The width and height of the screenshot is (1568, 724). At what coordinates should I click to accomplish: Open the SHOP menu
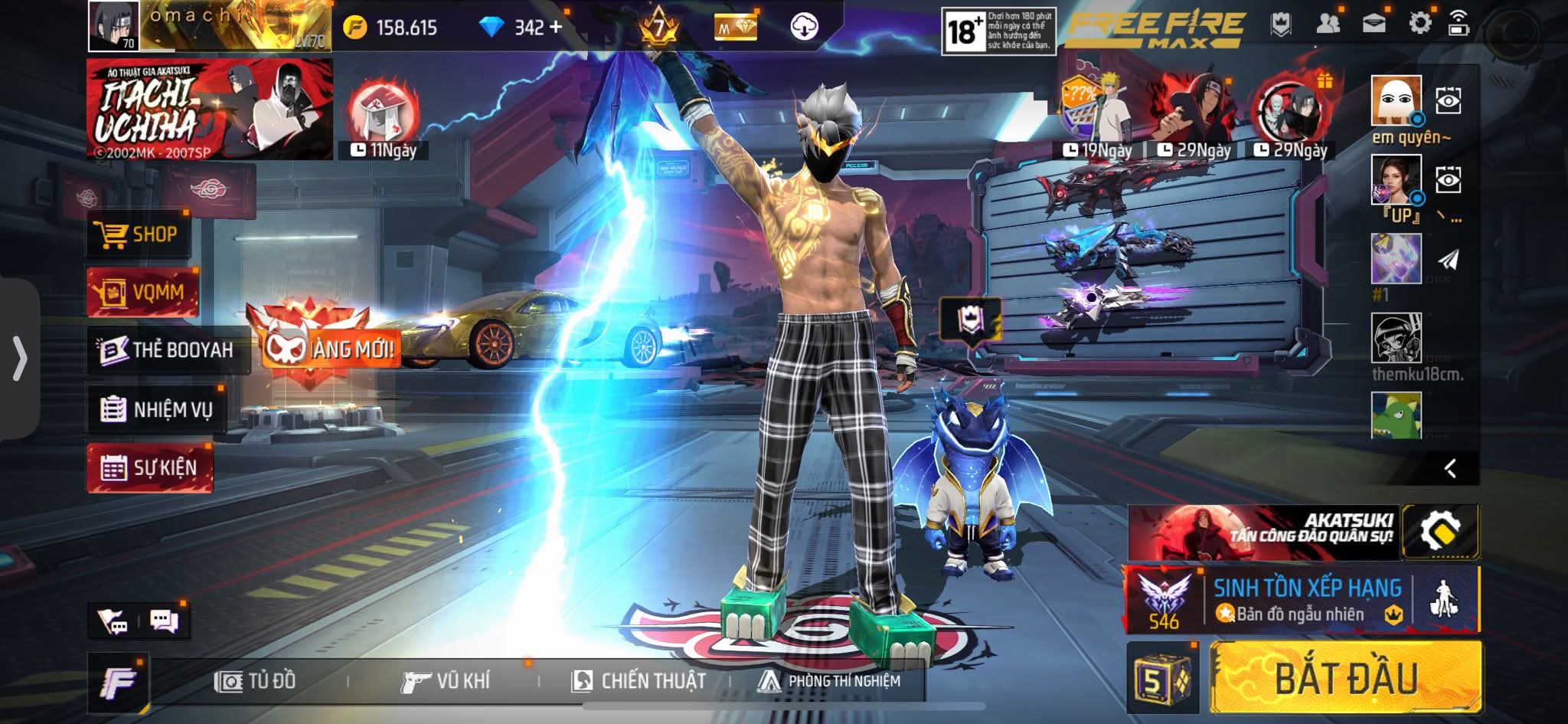pos(139,234)
